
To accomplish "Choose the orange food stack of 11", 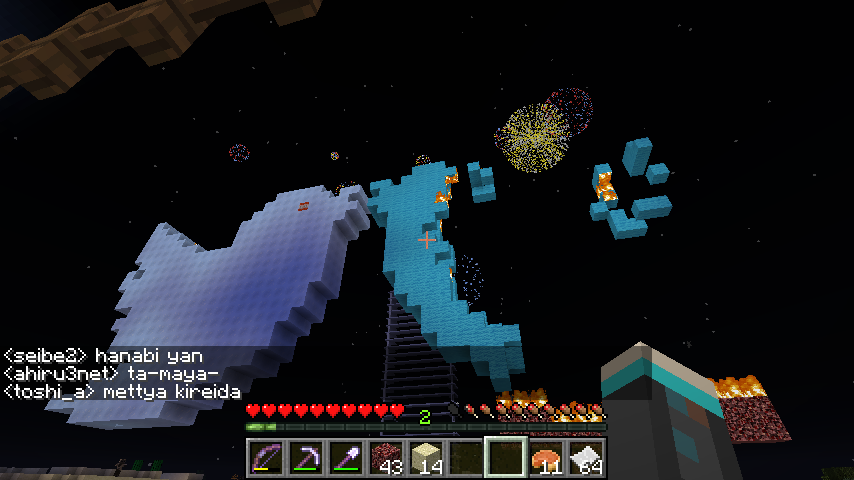I will tap(546, 458).
